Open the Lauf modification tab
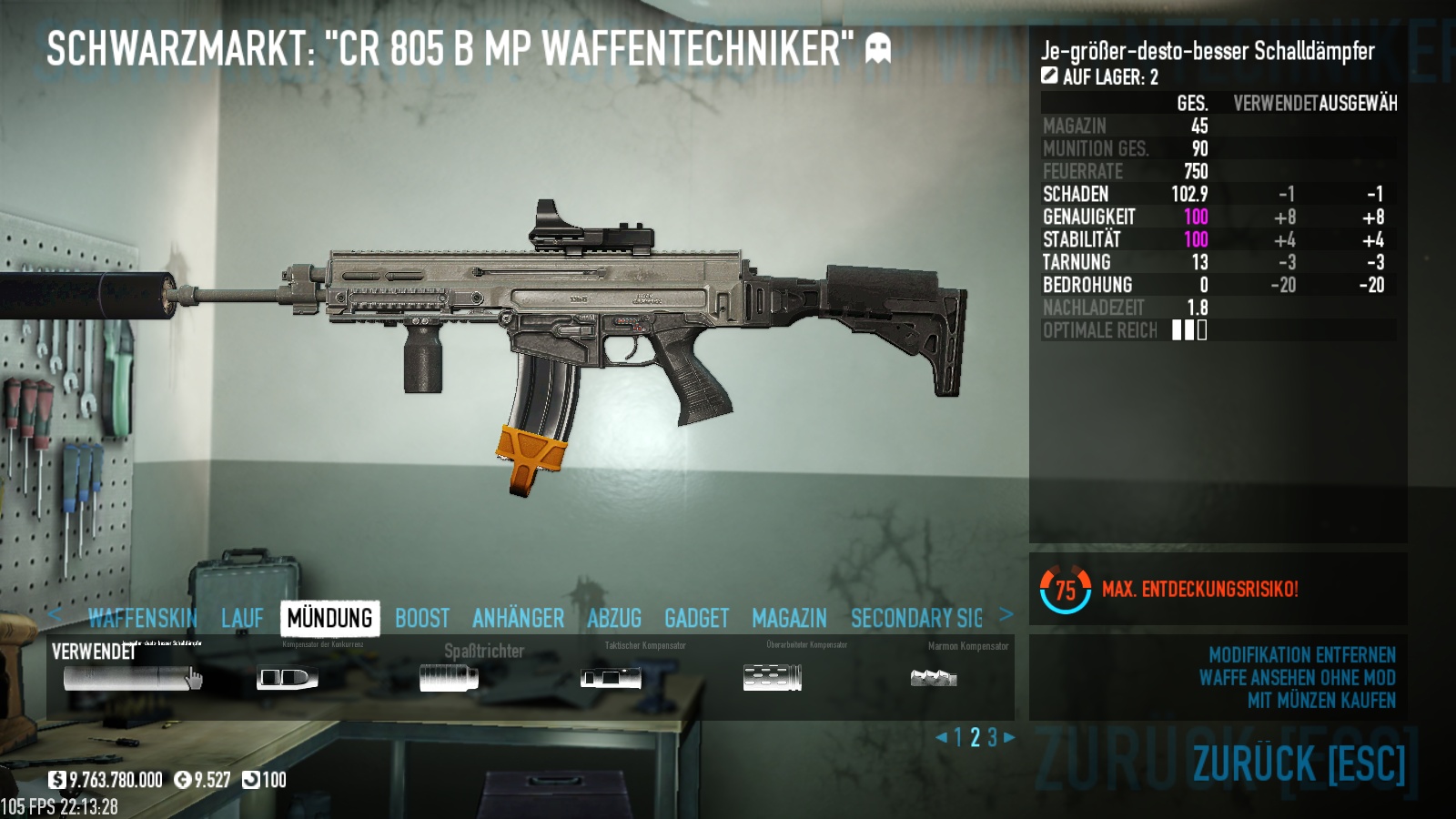The height and width of the screenshot is (819, 1456). pos(242,619)
